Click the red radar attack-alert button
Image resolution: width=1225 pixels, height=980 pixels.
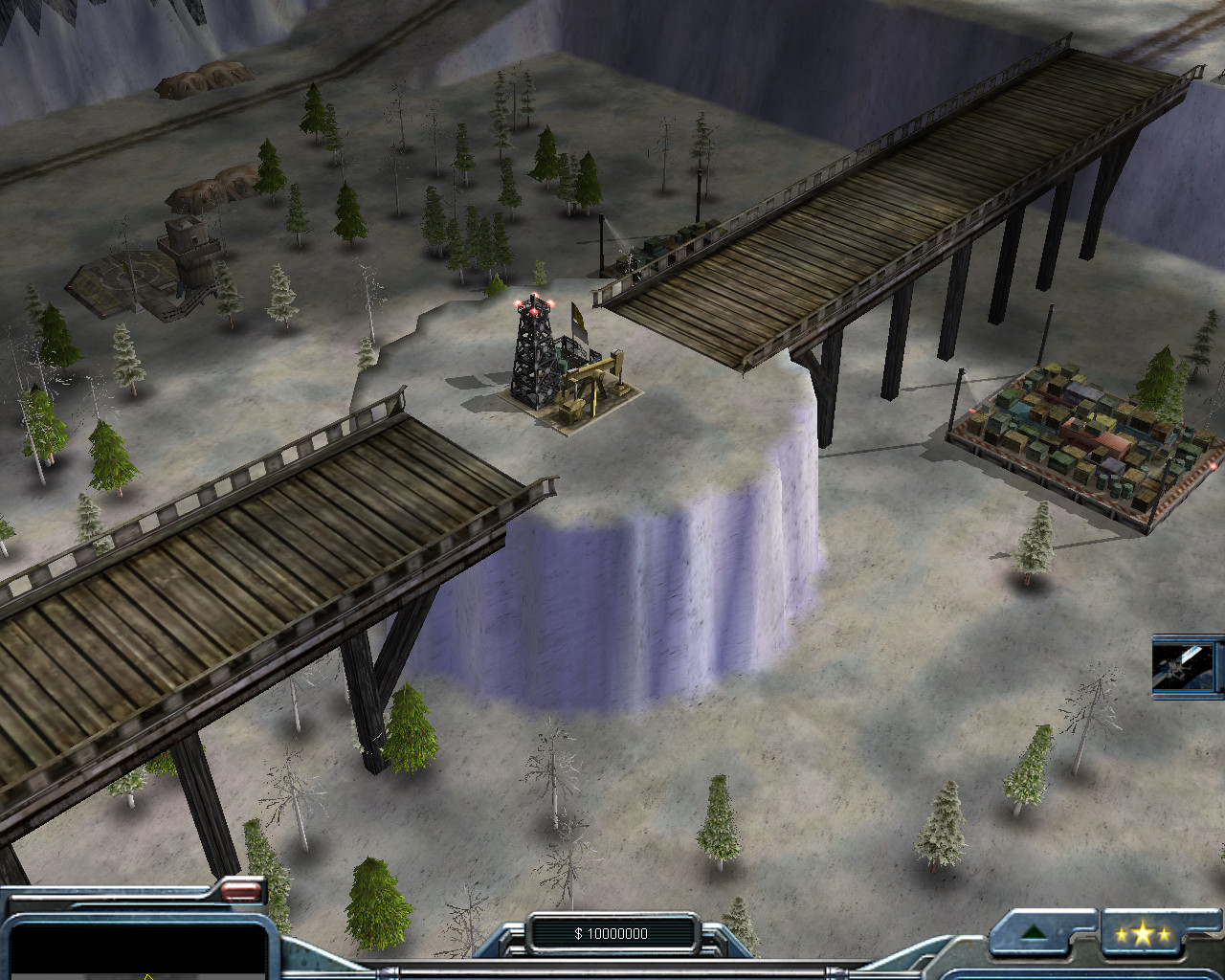click(241, 891)
